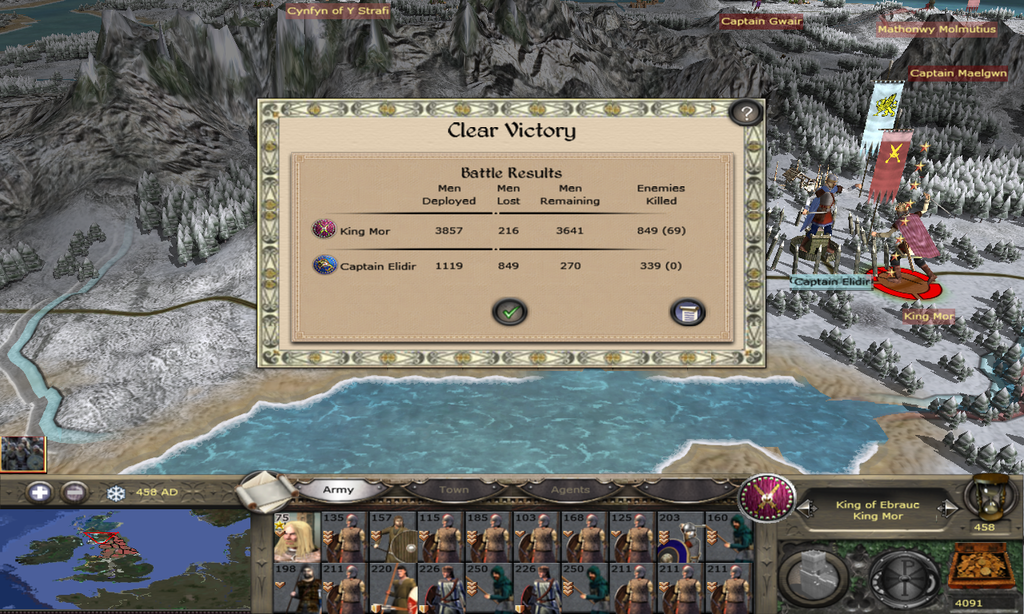This screenshot has height=614, width=1024.
Task: Select the blond general unit card
Action: click(x=297, y=537)
